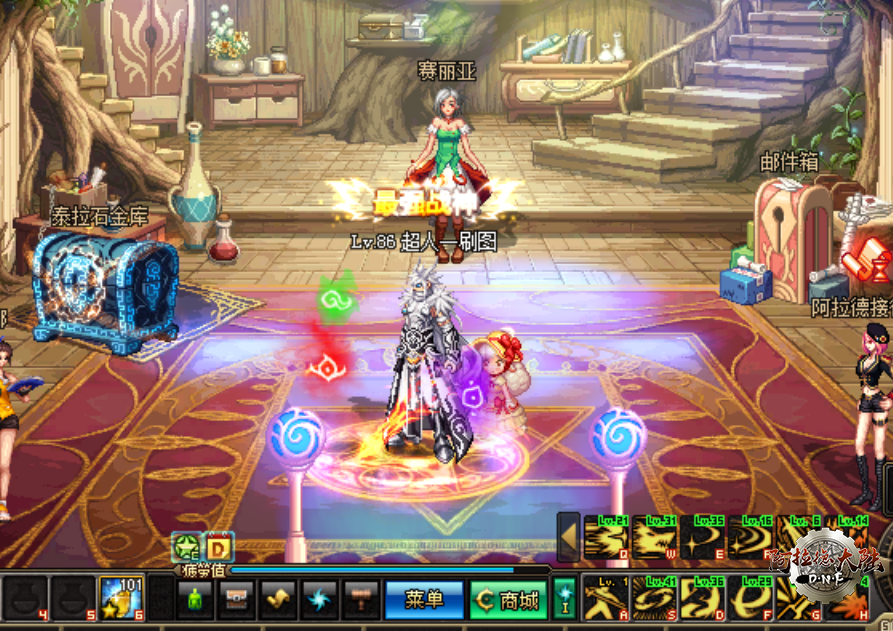This screenshot has width=893, height=631.
Task: Collapse the skill bar with the arrow
Action: (568, 537)
